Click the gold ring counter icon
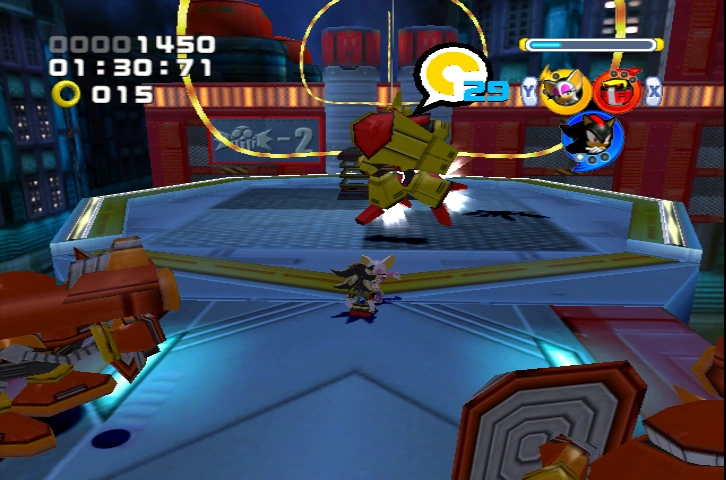This screenshot has height=480, width=726. point(67,94)
